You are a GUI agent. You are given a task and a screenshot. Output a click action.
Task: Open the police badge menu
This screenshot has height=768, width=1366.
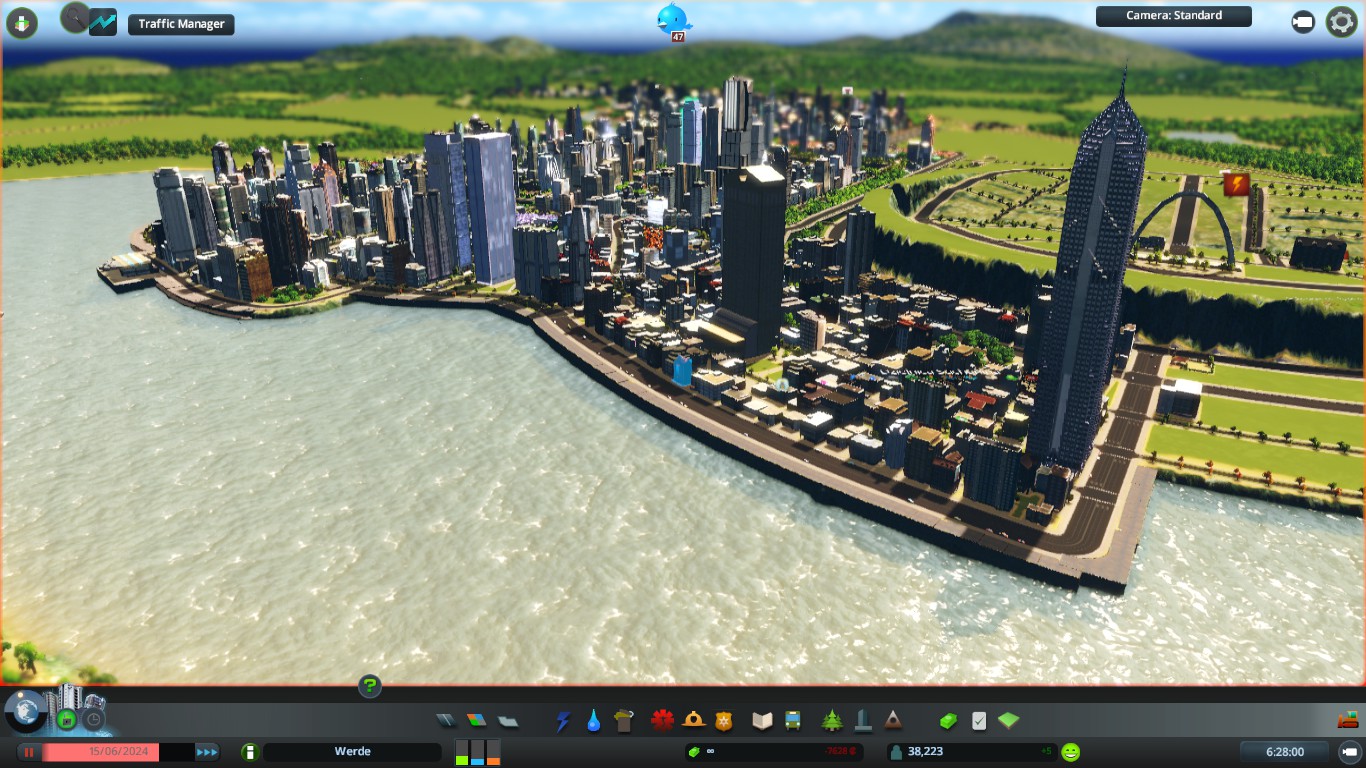click(724, 720)
